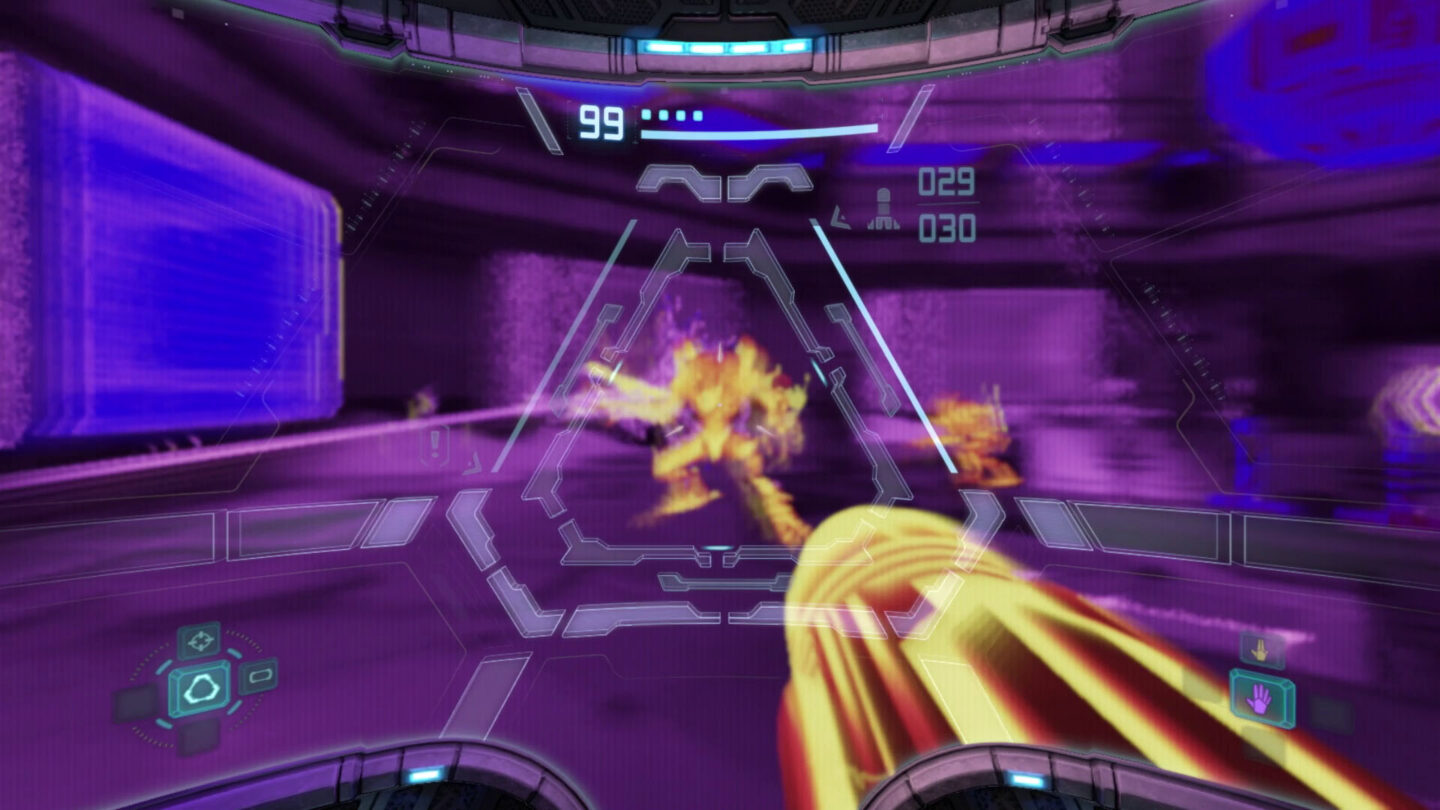Toggle the leftmost energy tank dot indicator

click(x=645, y=113)
